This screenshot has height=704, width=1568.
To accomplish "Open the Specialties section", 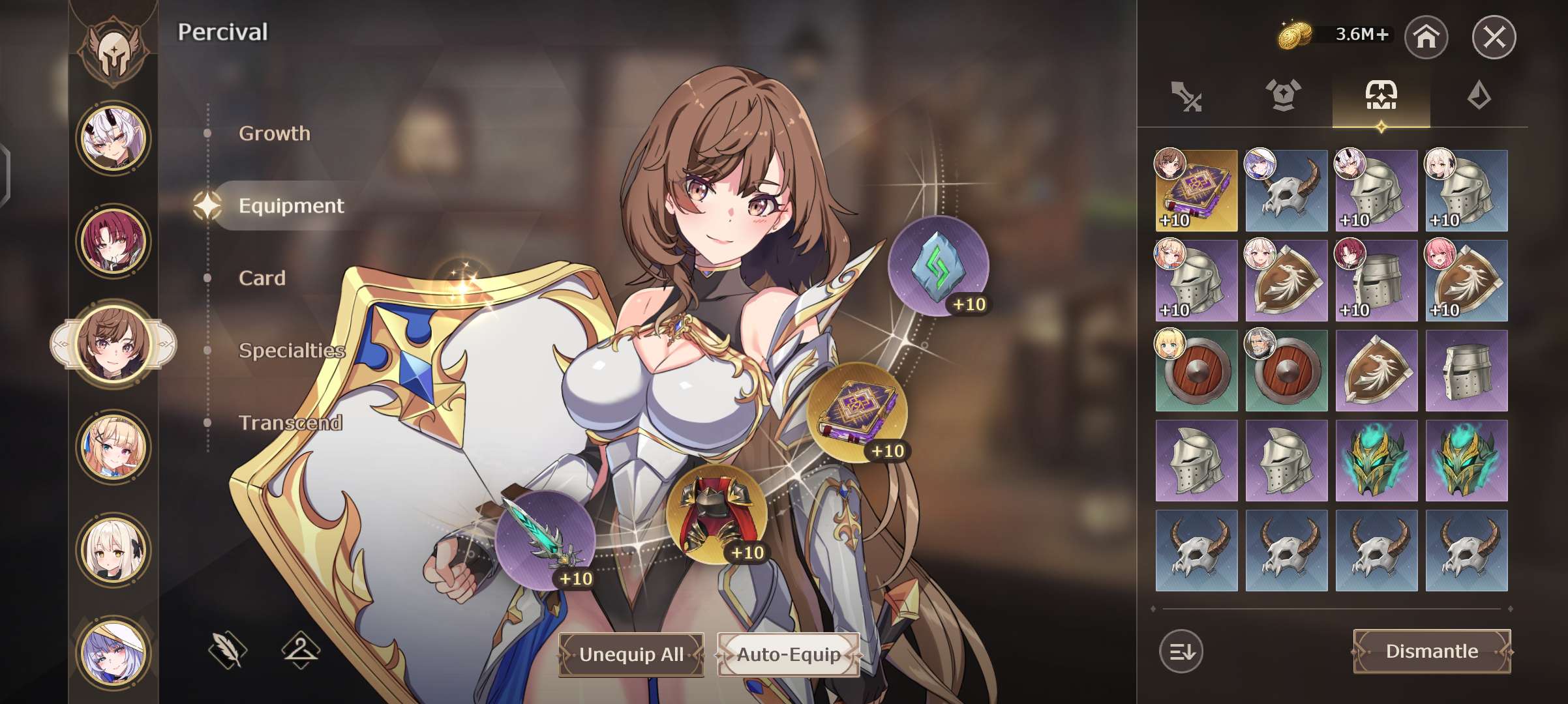I will pos(291,351).
